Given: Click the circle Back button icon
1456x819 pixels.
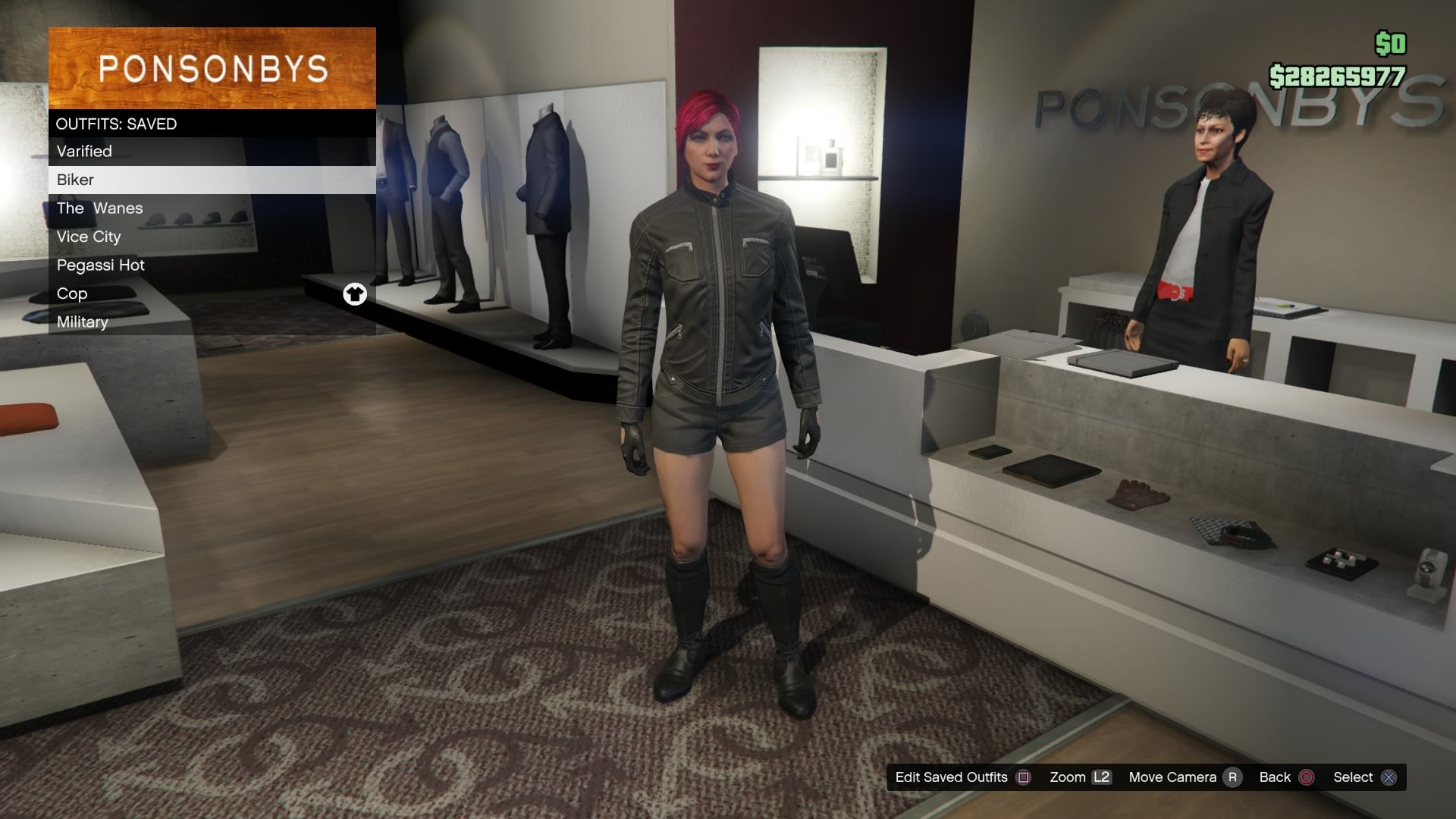Looking at the screenshot, I should (1306, 777).
